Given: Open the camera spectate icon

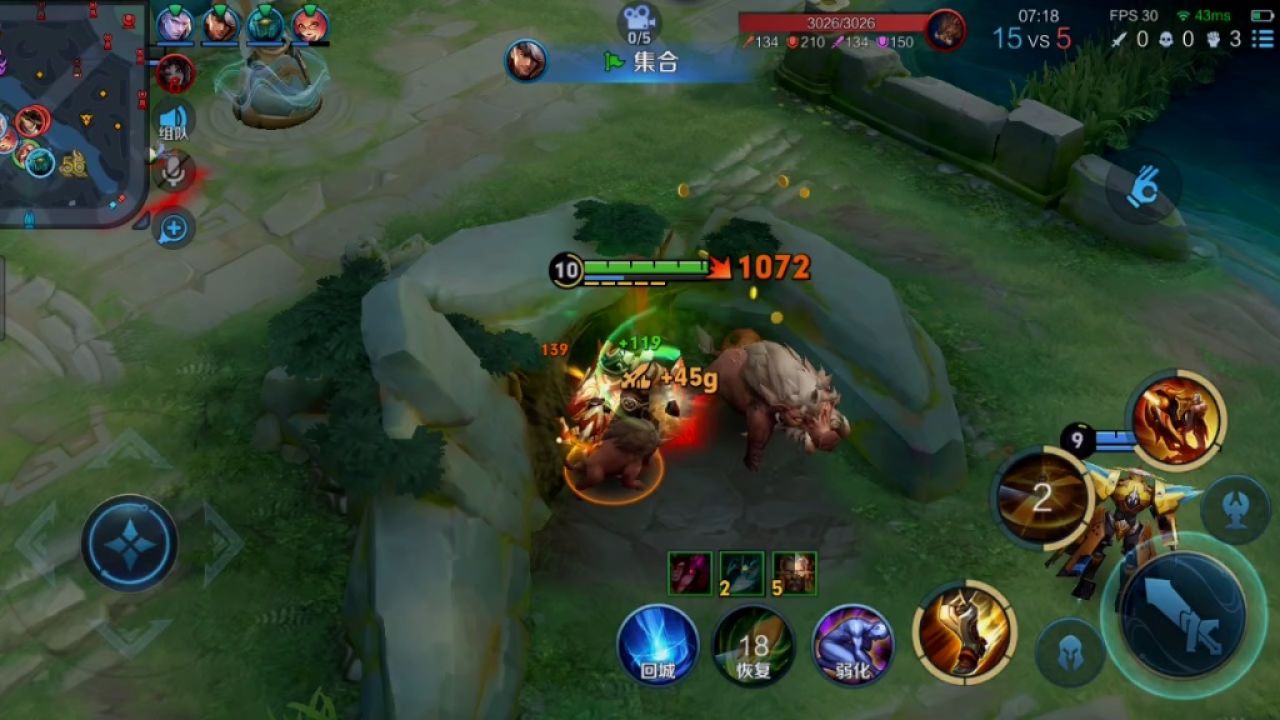Looking at the screenshot, I should tap(639, 19).
